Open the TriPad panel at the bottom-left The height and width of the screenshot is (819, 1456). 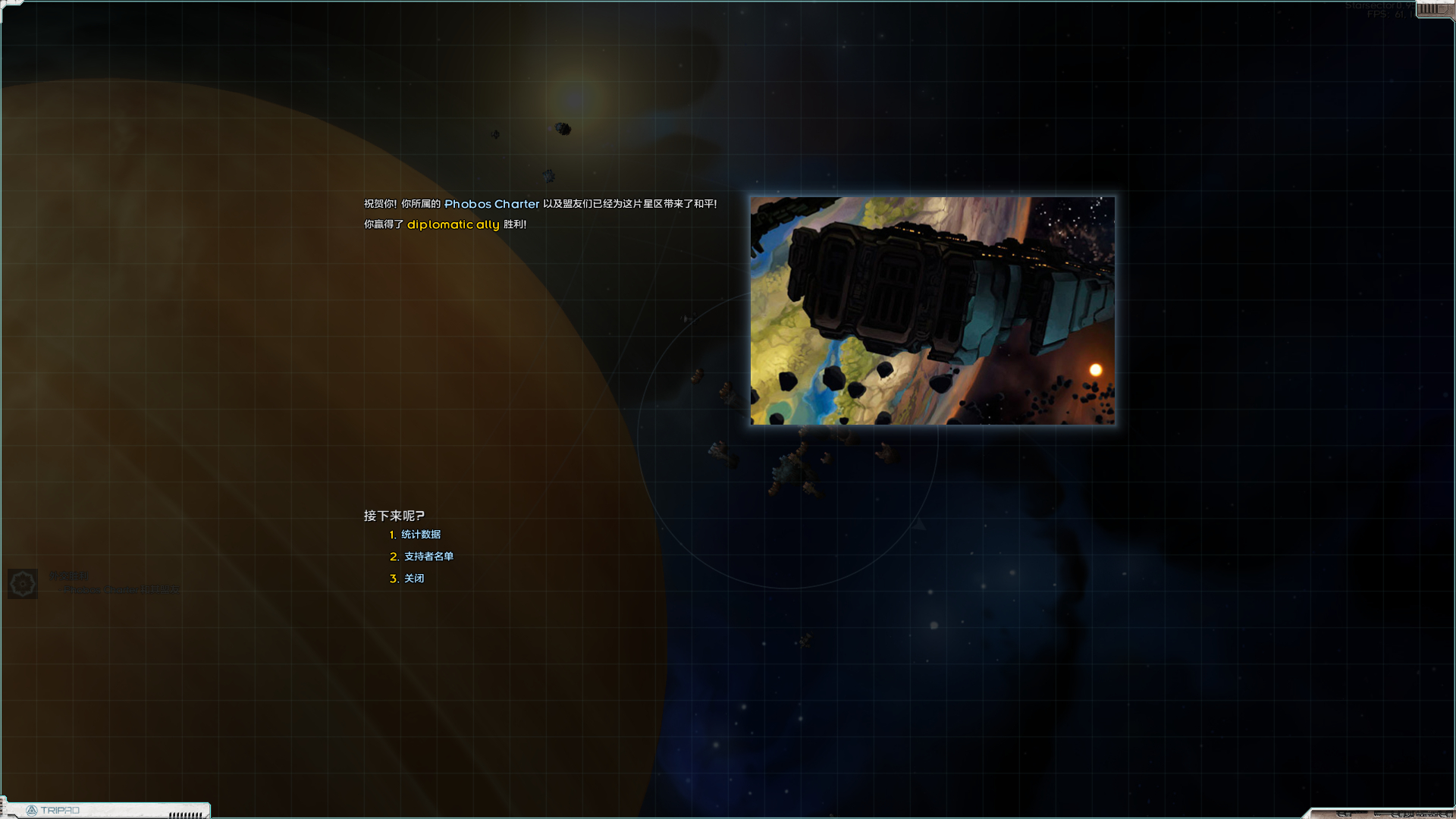(53, 810)
